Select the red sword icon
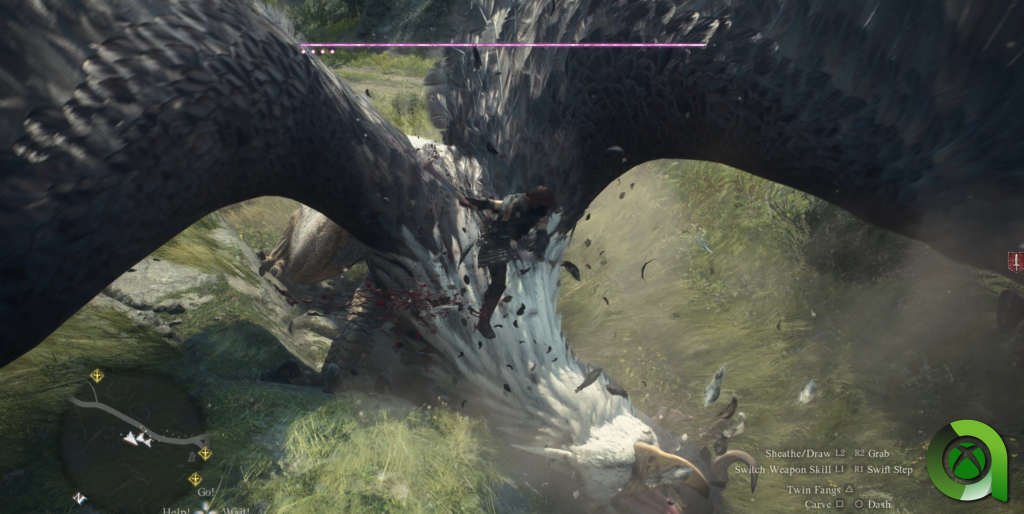 (1016, 262)
